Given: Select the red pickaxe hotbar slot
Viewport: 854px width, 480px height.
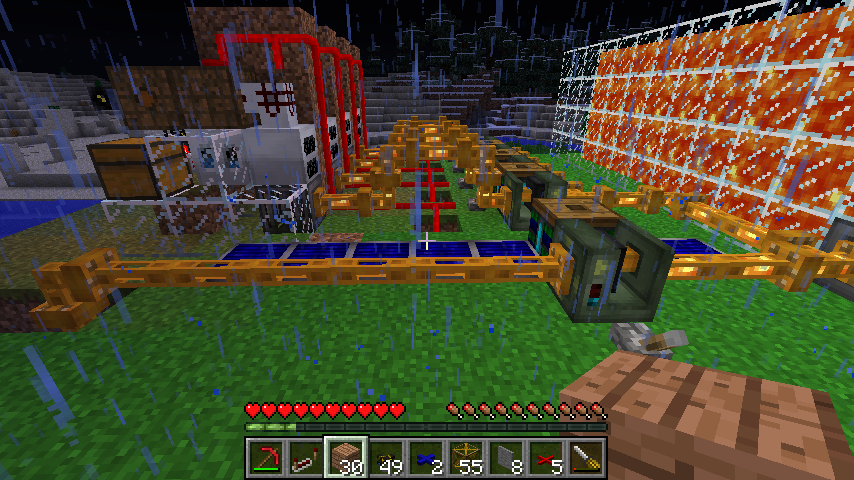Looking at the screenshot, I should coord(266,457).
